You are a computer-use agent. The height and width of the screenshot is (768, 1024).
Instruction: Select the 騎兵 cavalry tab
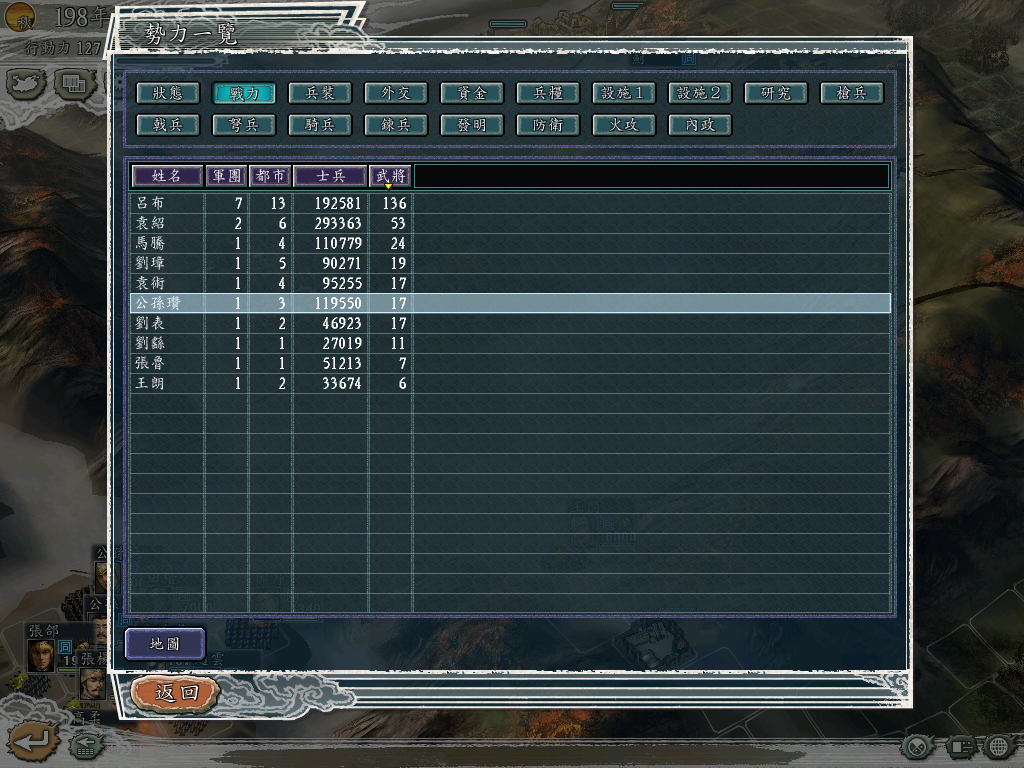319,125
